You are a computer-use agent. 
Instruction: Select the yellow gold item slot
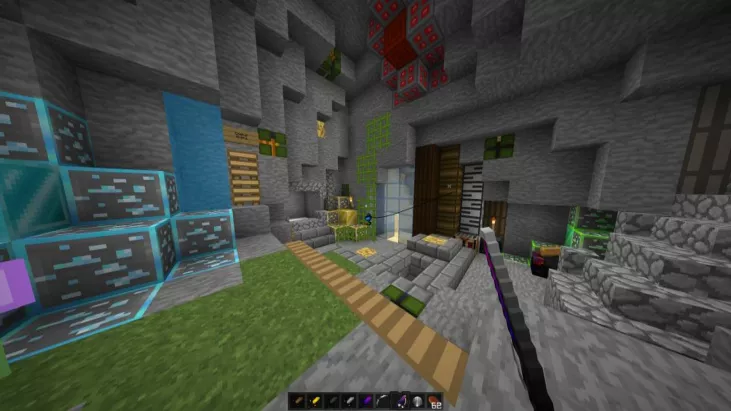(314, 401)
